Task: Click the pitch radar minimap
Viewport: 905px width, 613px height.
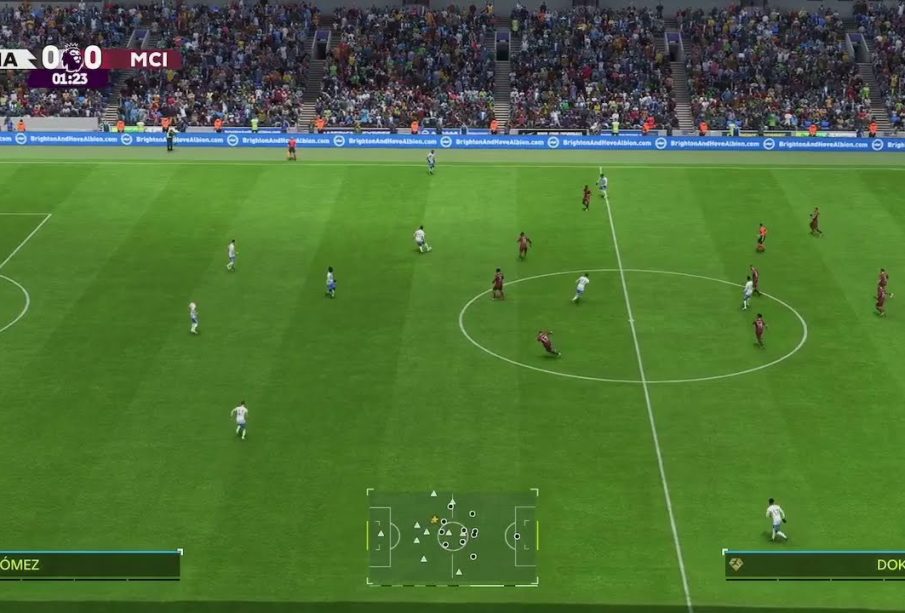Action: [452, 536]
